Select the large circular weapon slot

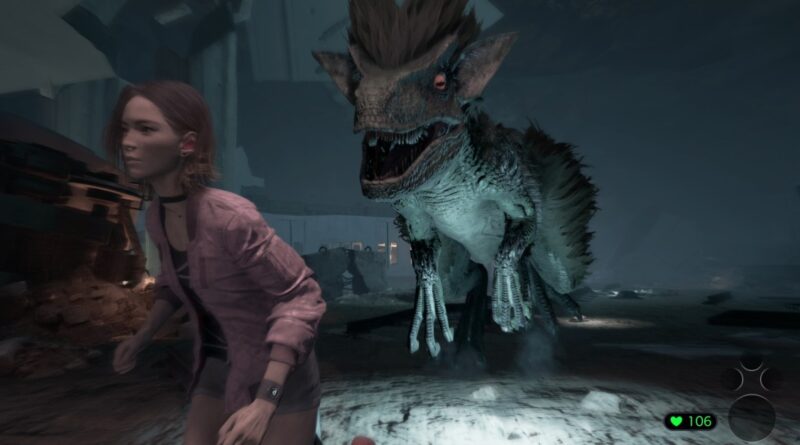(752, 417)
